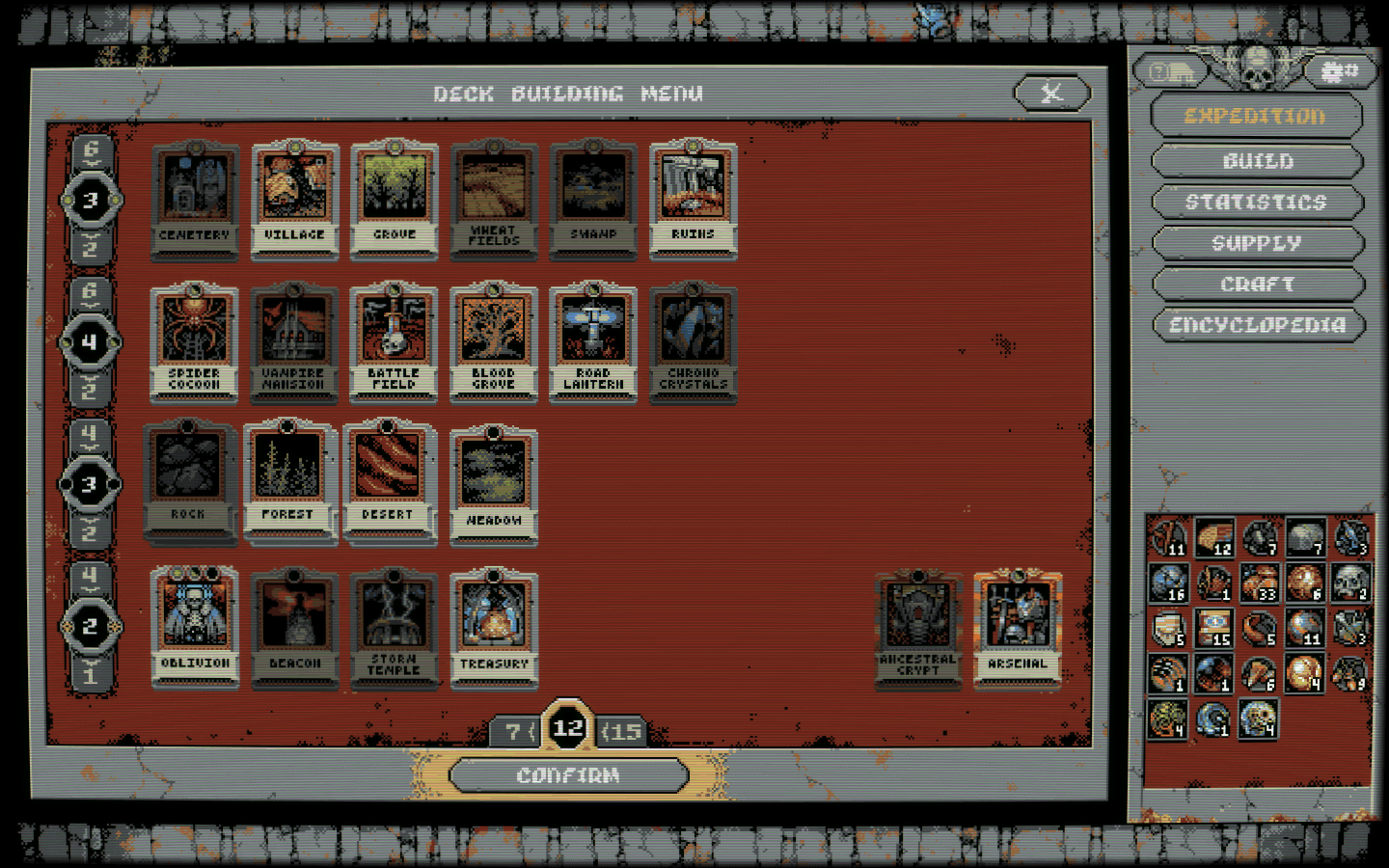Image resolution: width=1389 pixels, height=868 pixels.
Task: Open the Statistics menu
Action: (1257, 202)
